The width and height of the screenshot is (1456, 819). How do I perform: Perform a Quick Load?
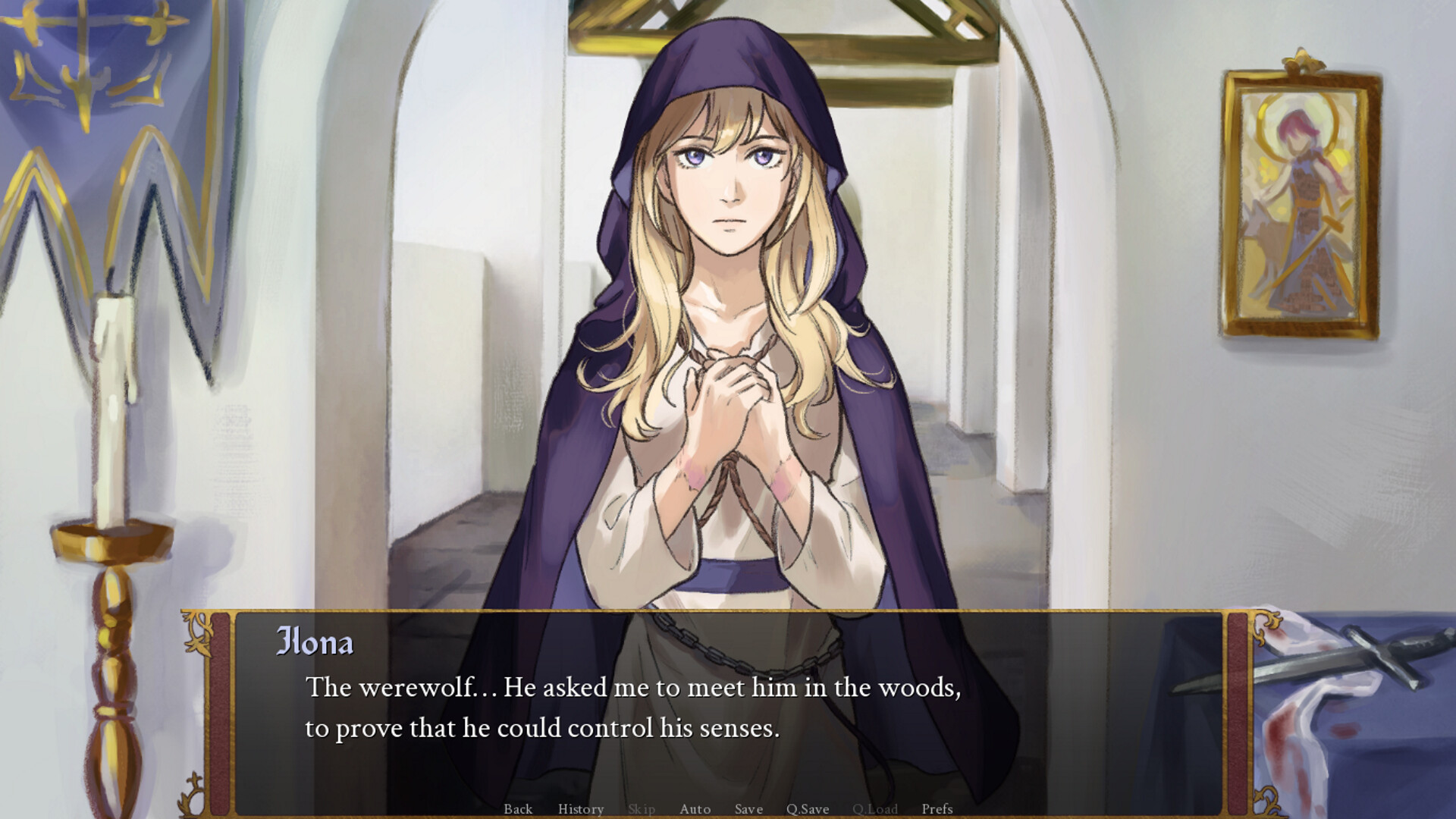coord(875,809)
